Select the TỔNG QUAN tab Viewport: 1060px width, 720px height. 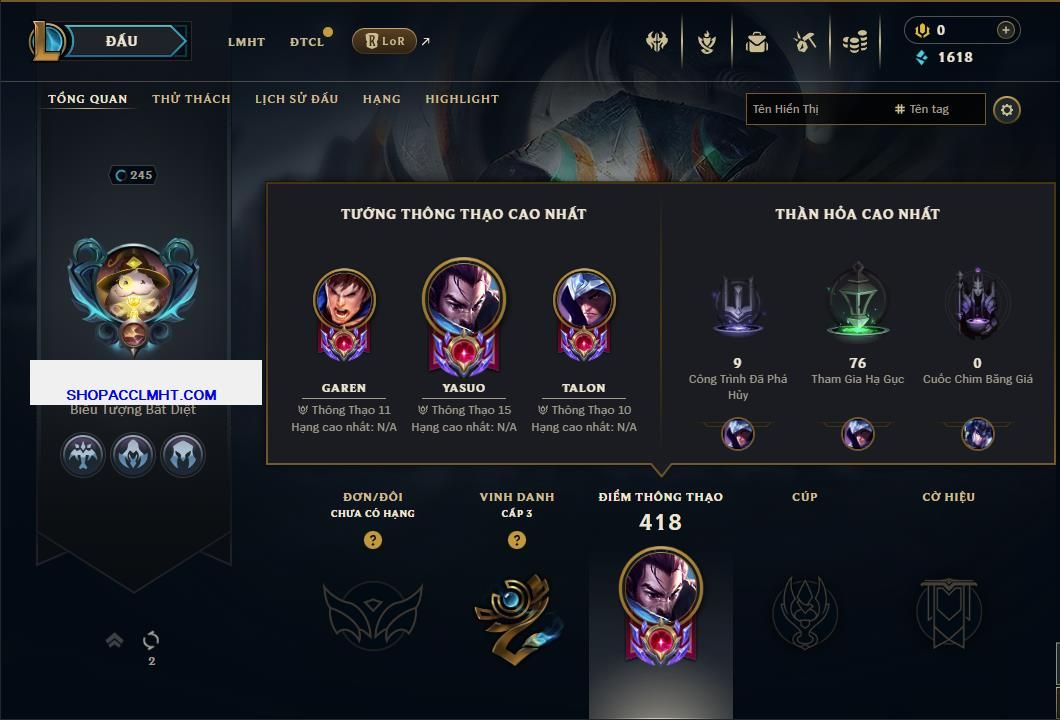click(88, 99)
